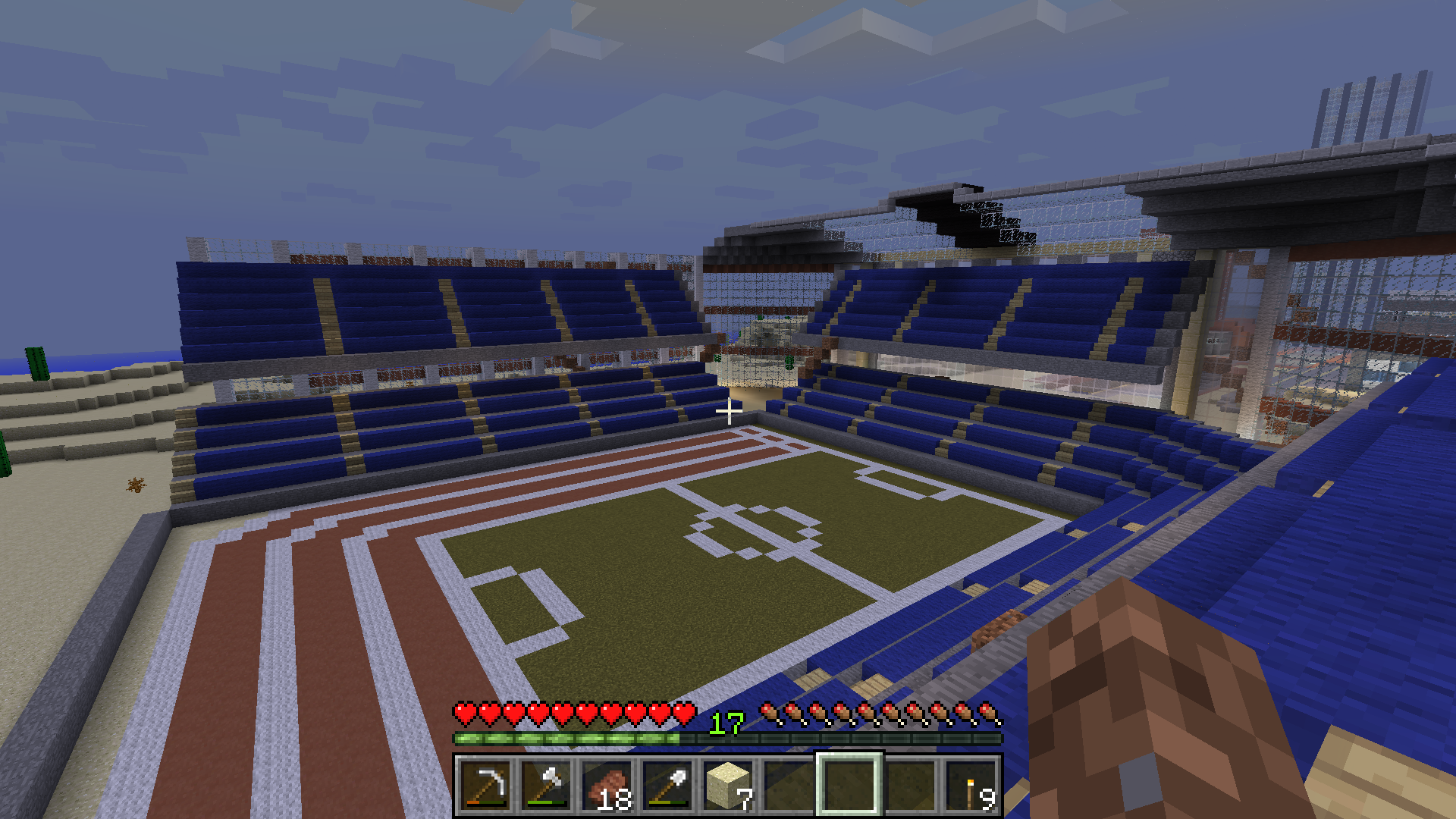1456x819 pixels.
Task: Select the iron pickaxe hotbar slot
Action: (x=485, y=786)
